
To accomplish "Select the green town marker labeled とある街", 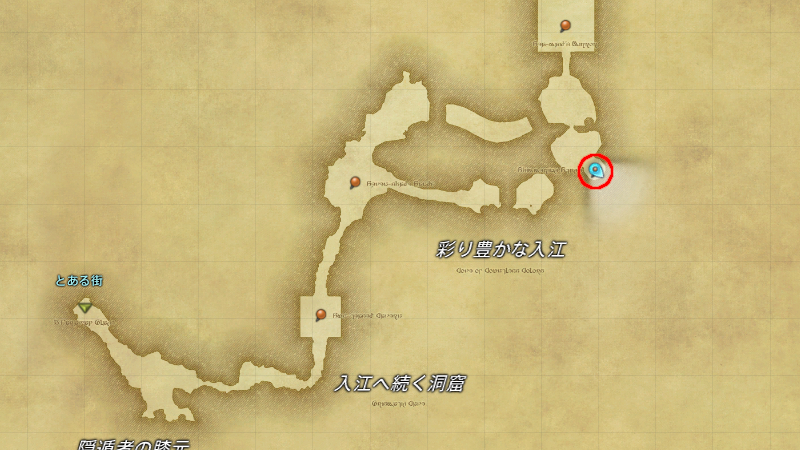I will point(85,304).
